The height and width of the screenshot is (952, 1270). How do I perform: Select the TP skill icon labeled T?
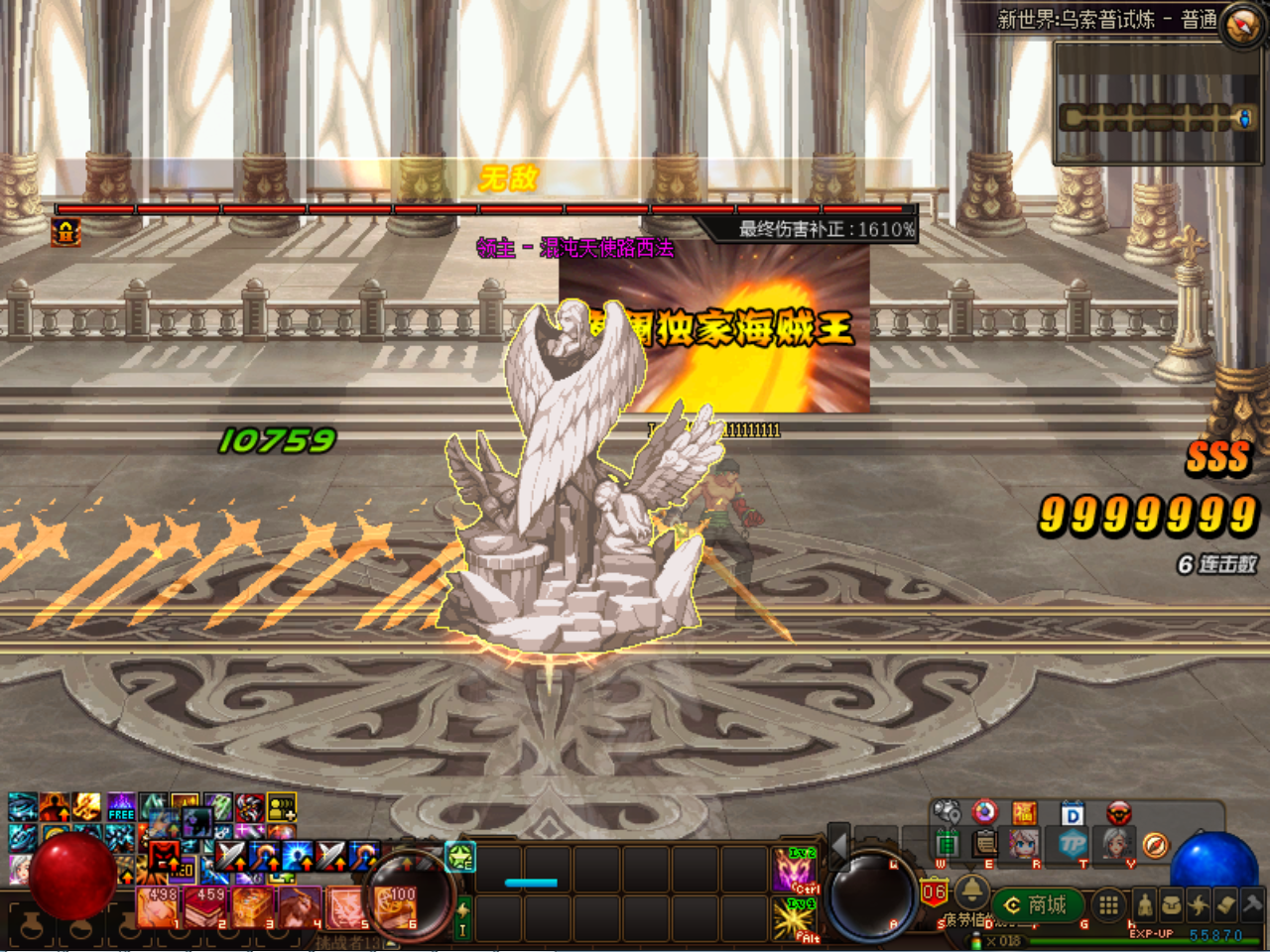[x=1072, y=844]
